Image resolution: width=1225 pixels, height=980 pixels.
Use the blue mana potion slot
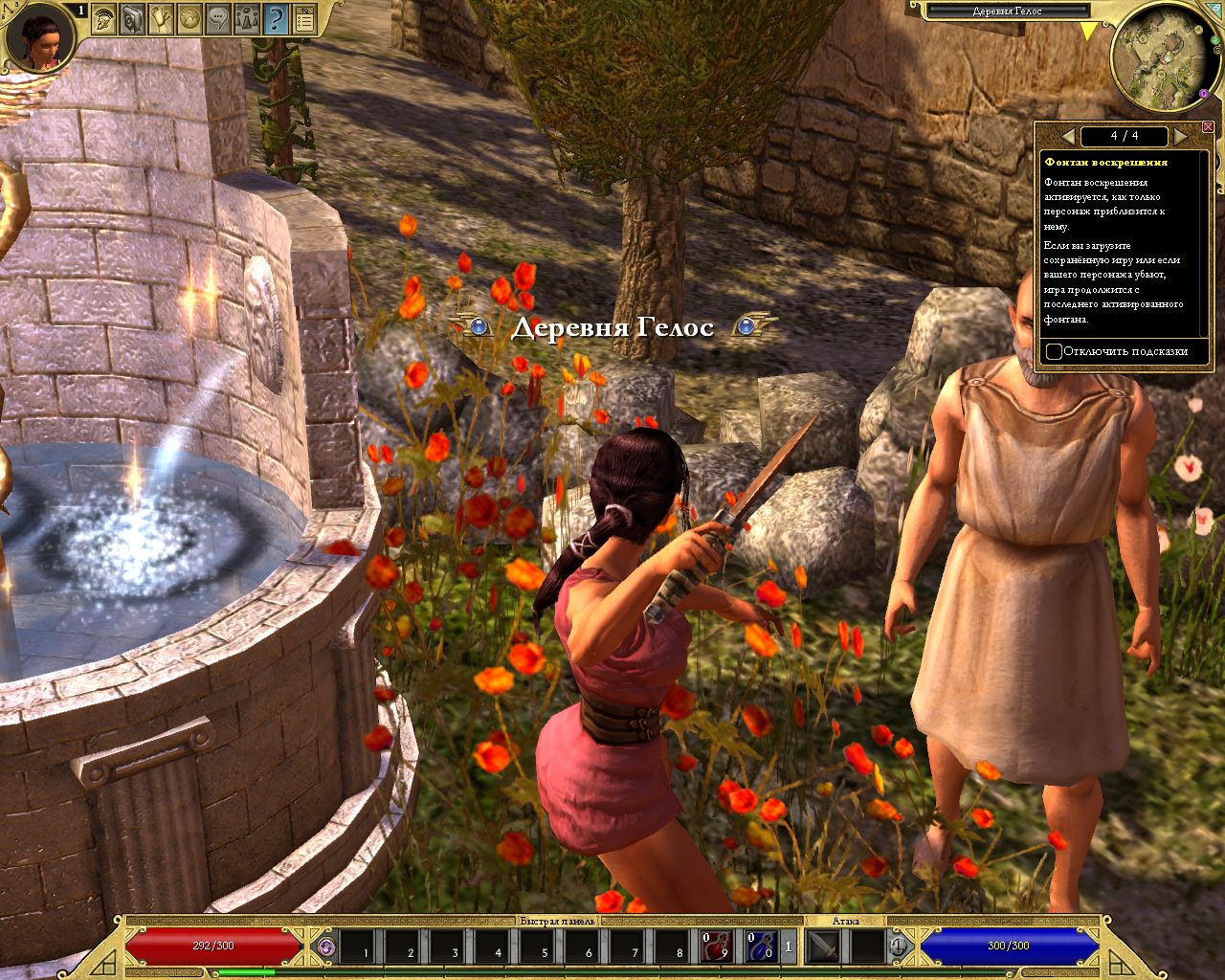tap(761, 947)
